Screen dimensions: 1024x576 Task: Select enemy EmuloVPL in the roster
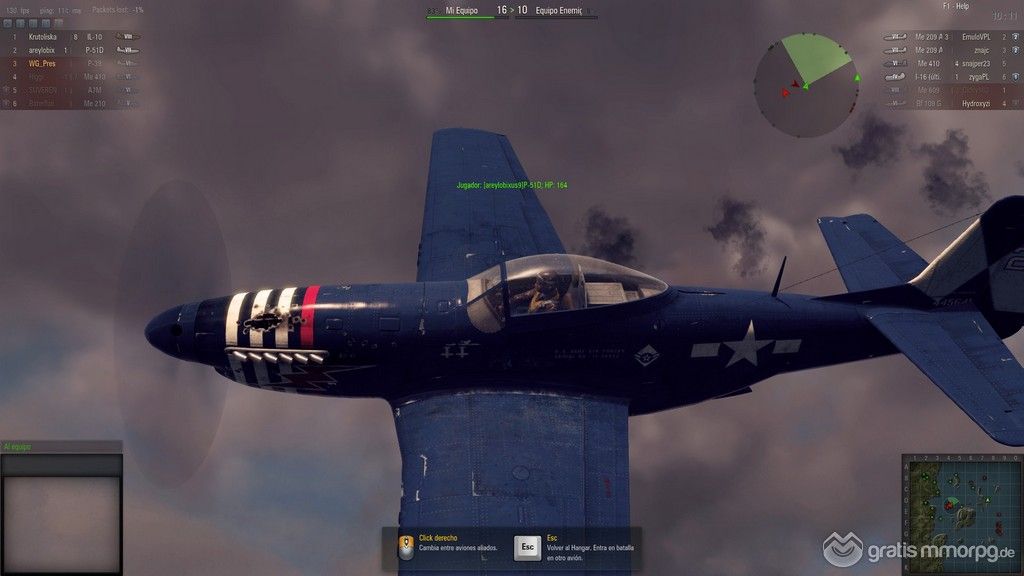(975, 37)
